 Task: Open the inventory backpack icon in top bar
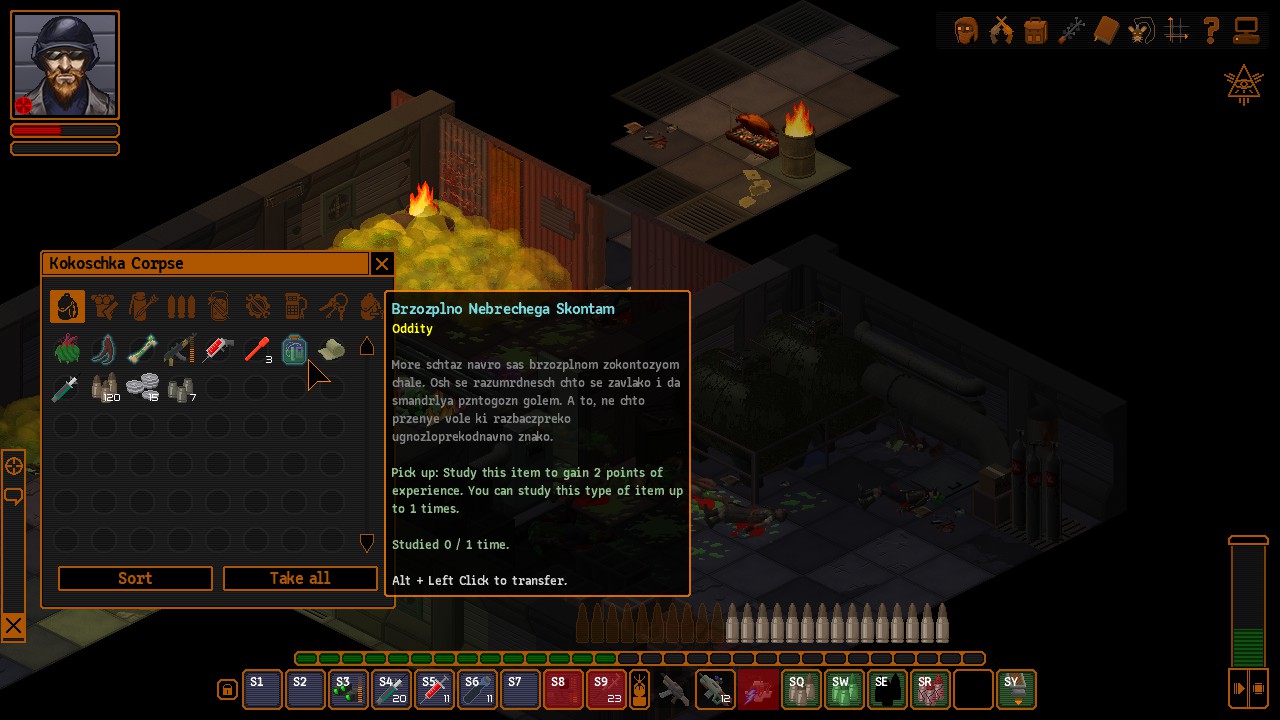click(1036, 31)
